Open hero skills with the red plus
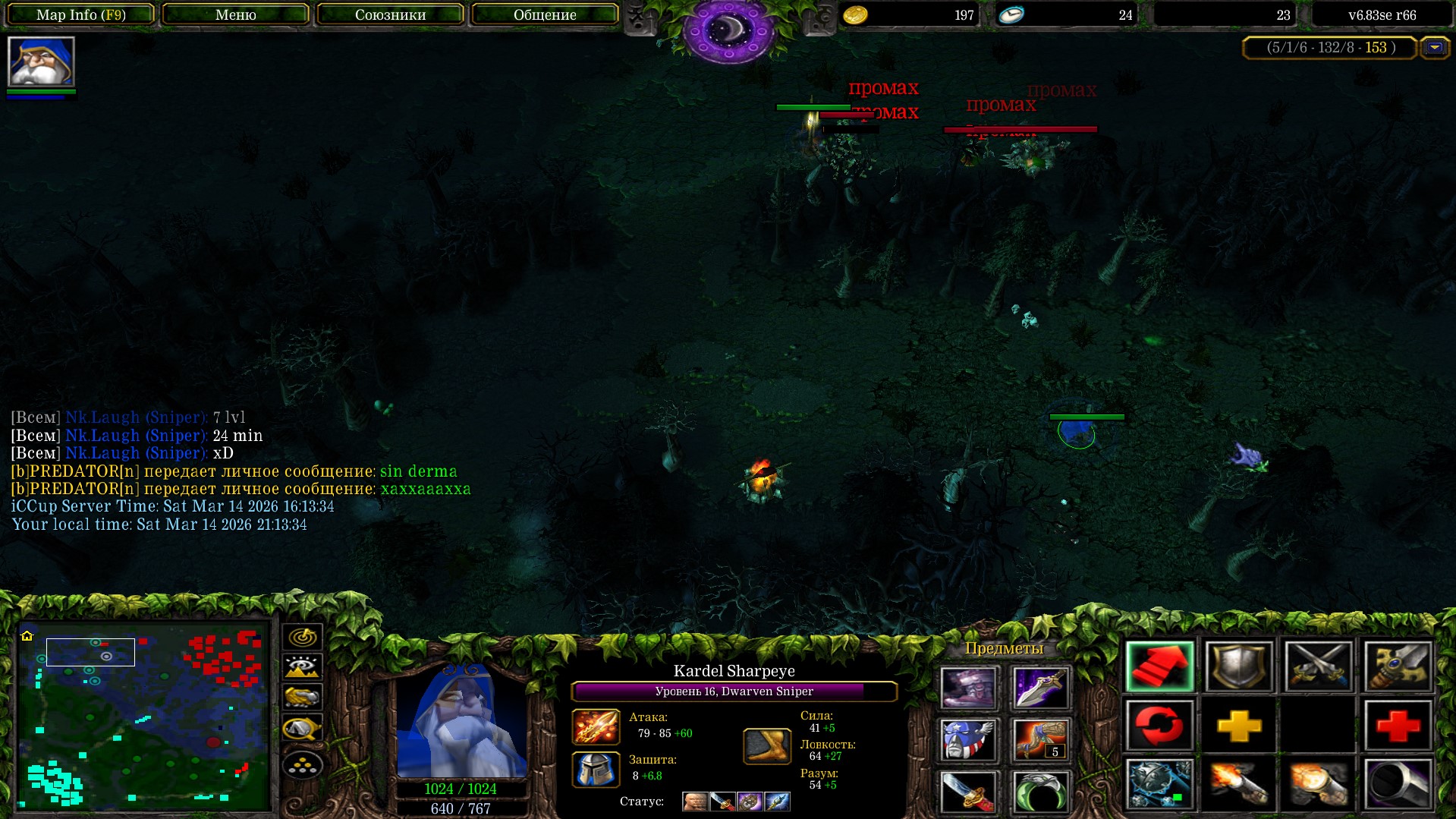The image size is (1456, 819). pyautogui.click(x=1398, y=726)
